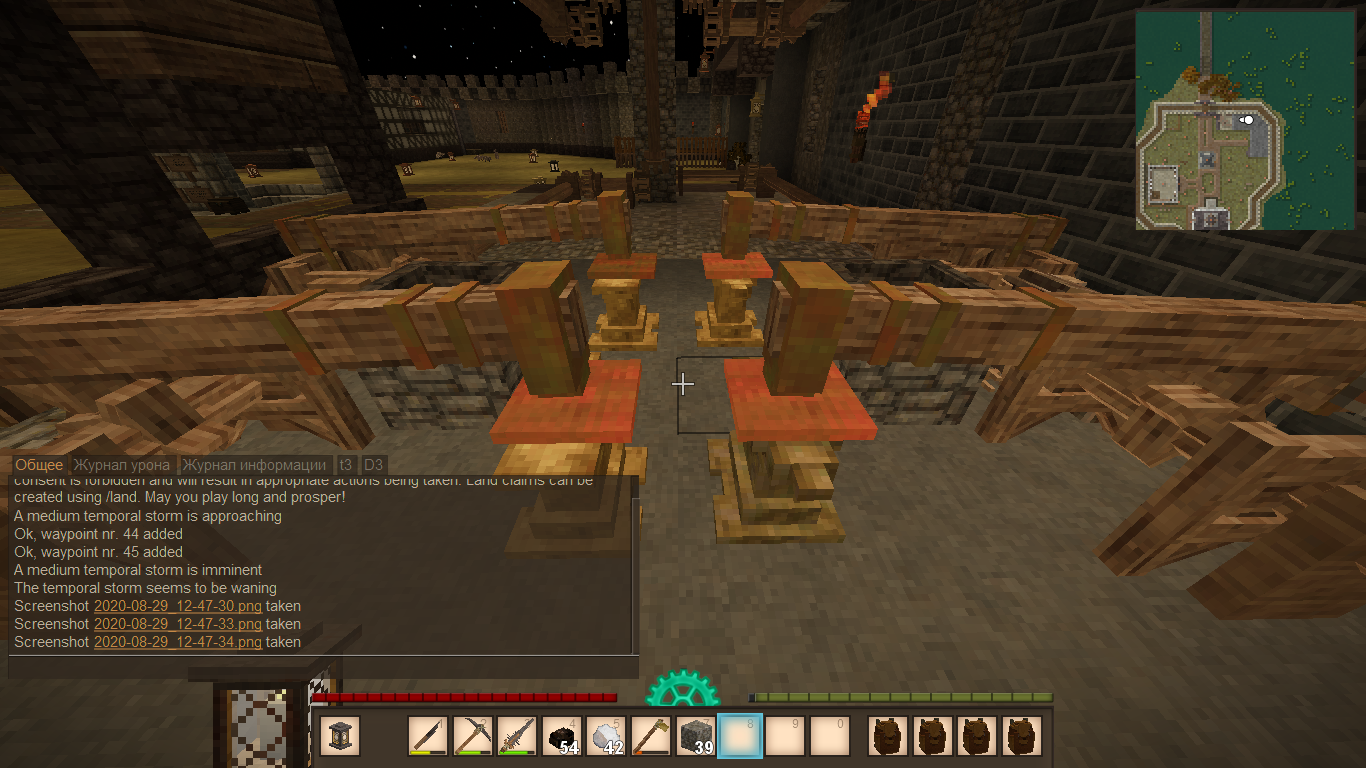Equip the pickaxe from the hotbar
The width and height of the screenshot is (1366, 768).
(x=472, y=736)
